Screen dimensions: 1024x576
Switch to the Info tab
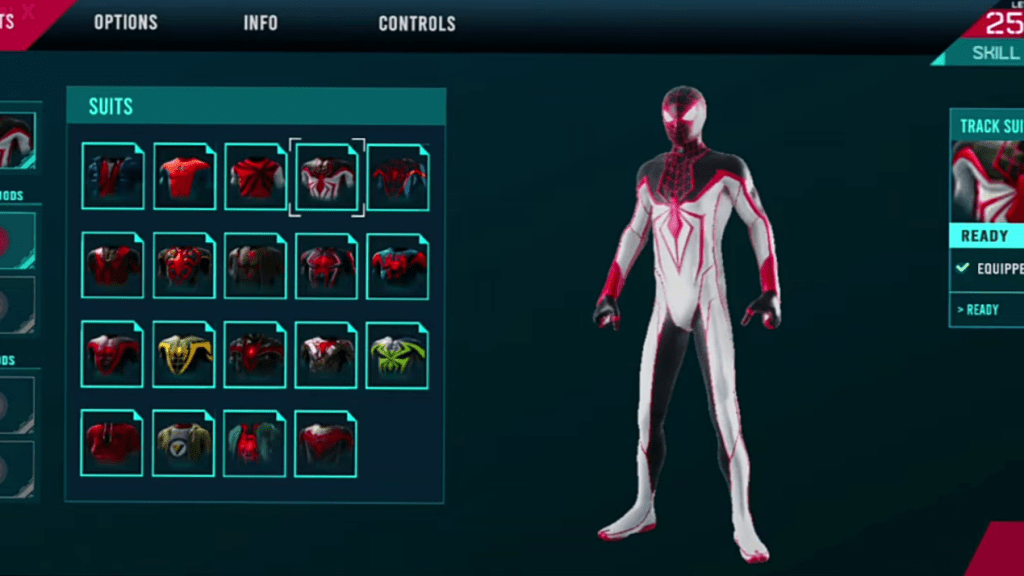coord(261,23)
